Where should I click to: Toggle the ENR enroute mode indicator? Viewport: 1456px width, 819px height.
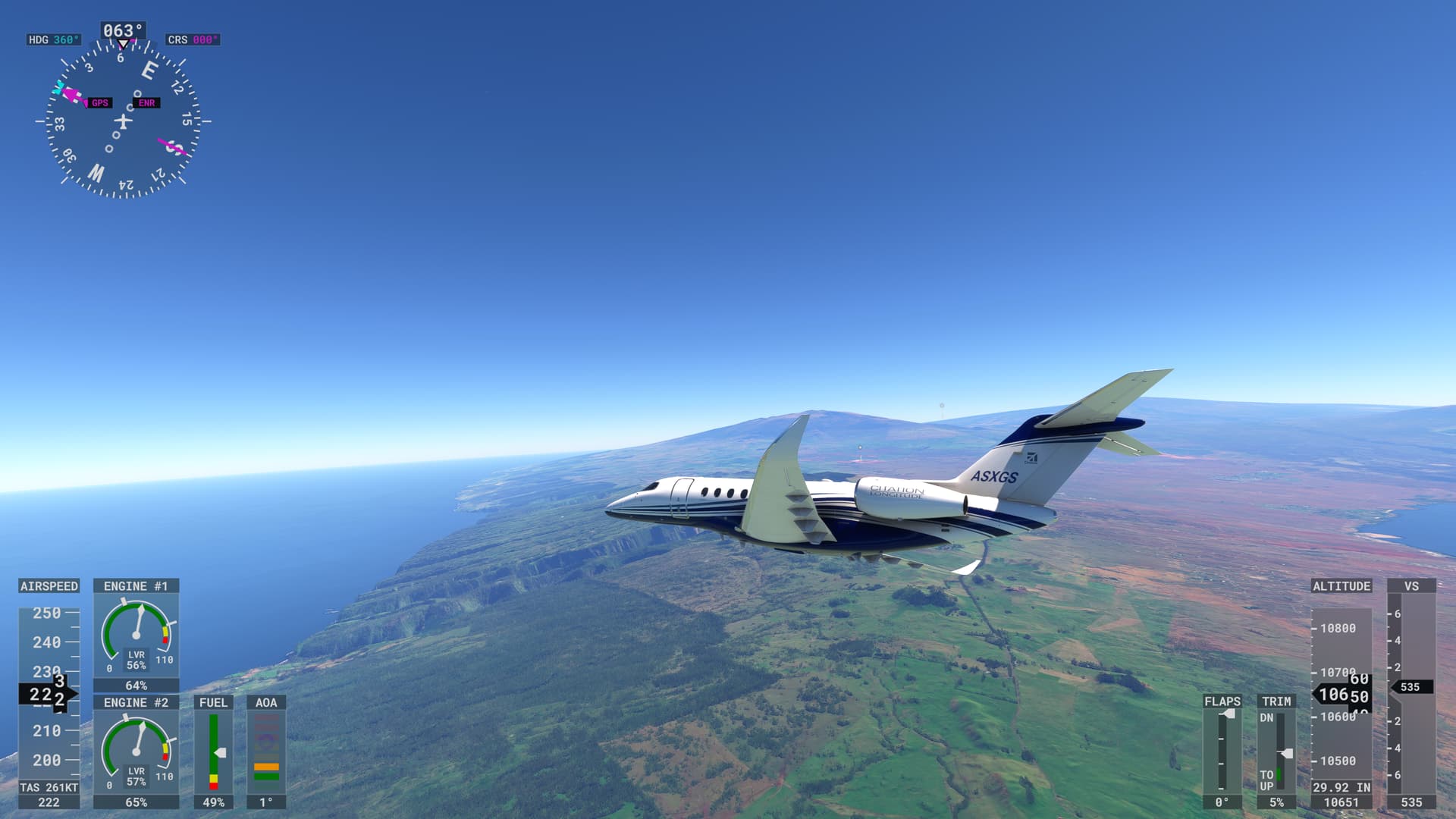(x=146, y=102)
